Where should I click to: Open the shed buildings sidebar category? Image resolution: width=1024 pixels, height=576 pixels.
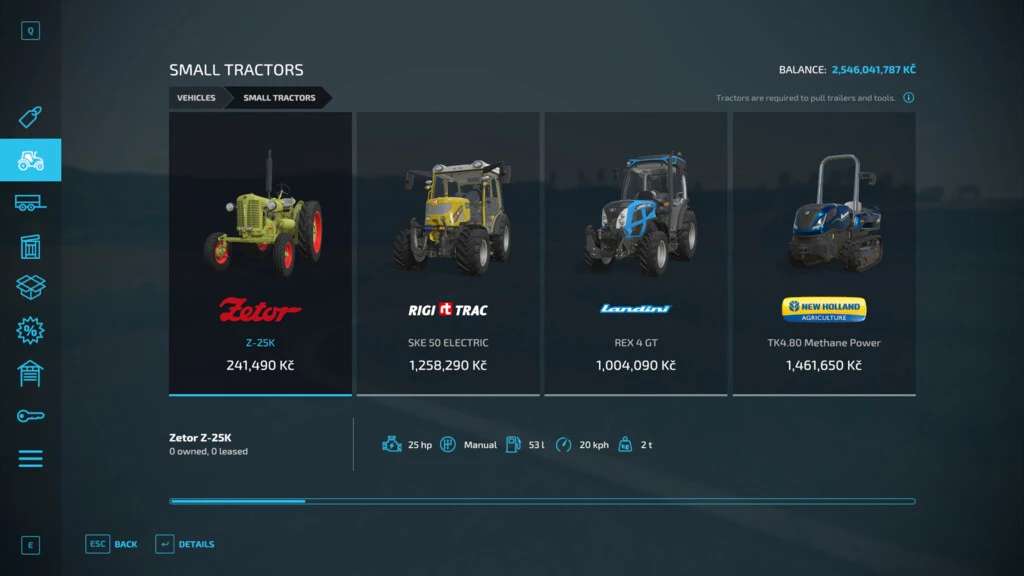tap(30, 246)
